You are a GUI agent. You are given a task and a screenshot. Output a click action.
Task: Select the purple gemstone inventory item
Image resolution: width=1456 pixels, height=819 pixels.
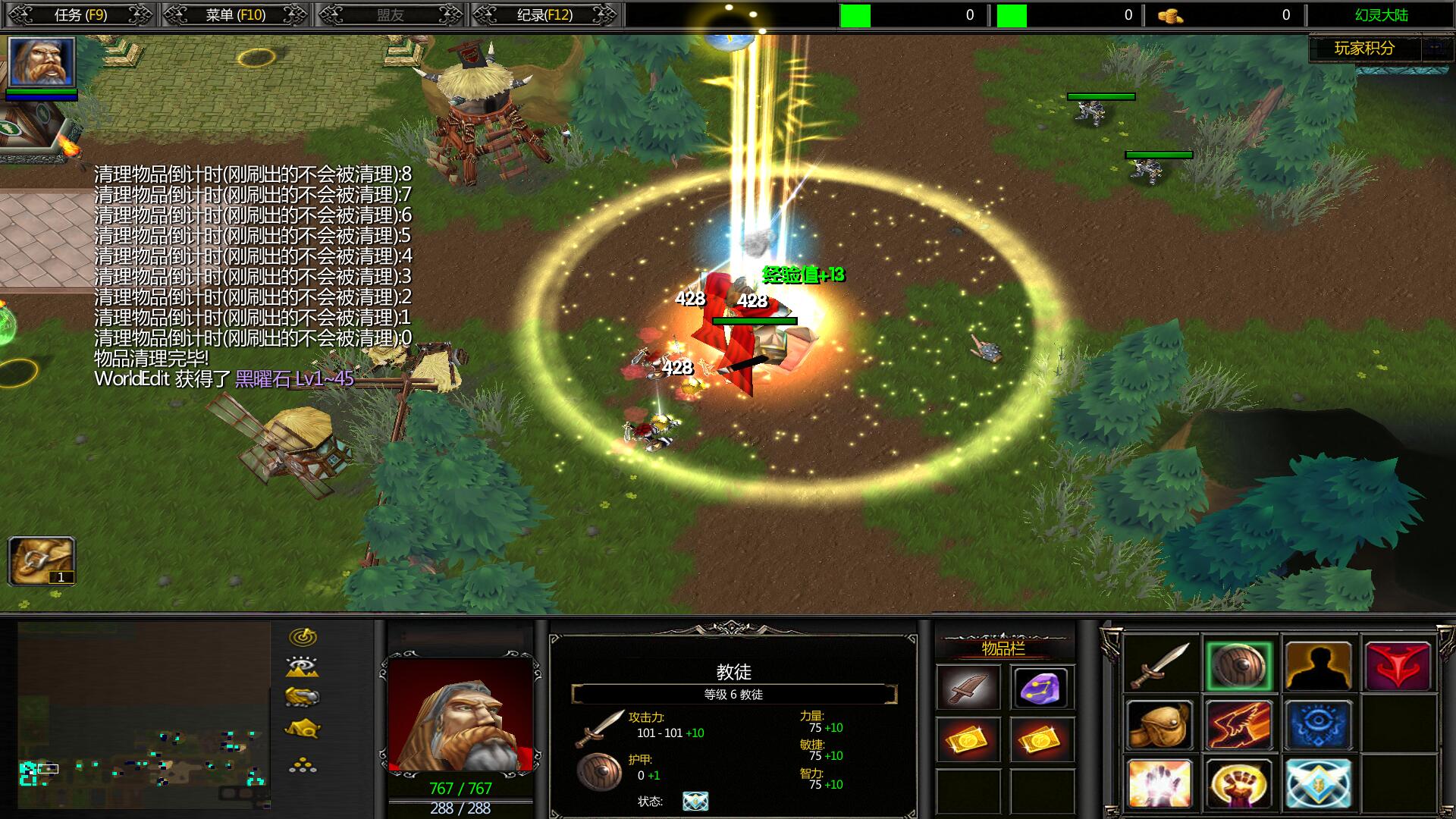(1042, 688)
